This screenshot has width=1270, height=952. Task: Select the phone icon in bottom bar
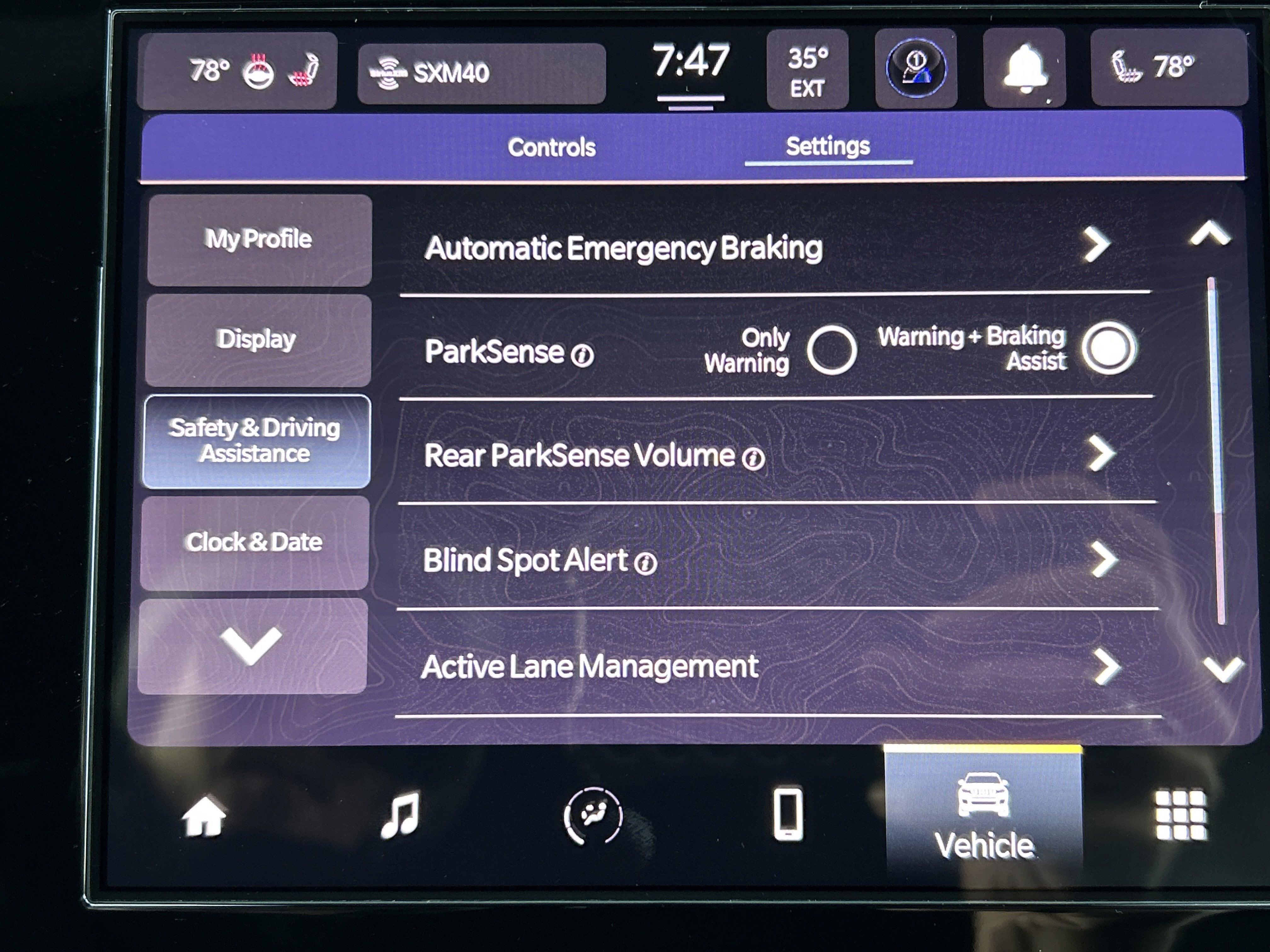[789, 814]
